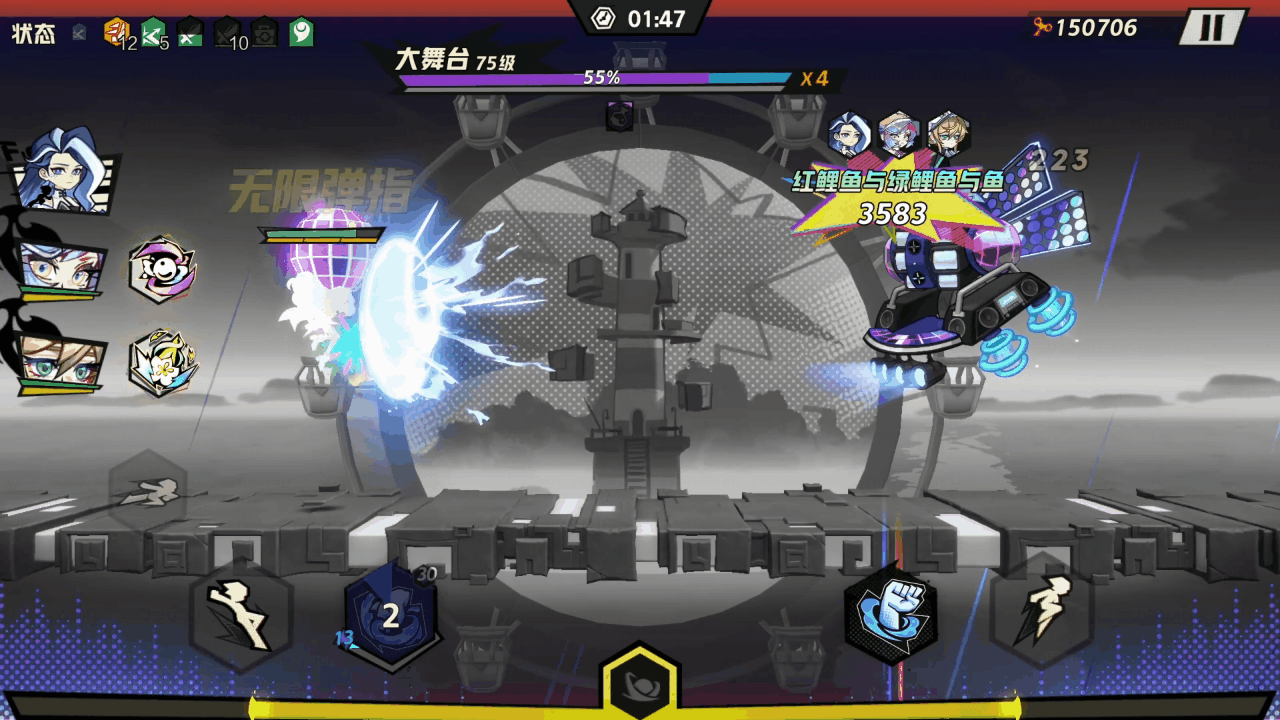Viewport: 1280px width, 720px height.
Task: Pause the battle with the pause button
Action: (1212, 27)
